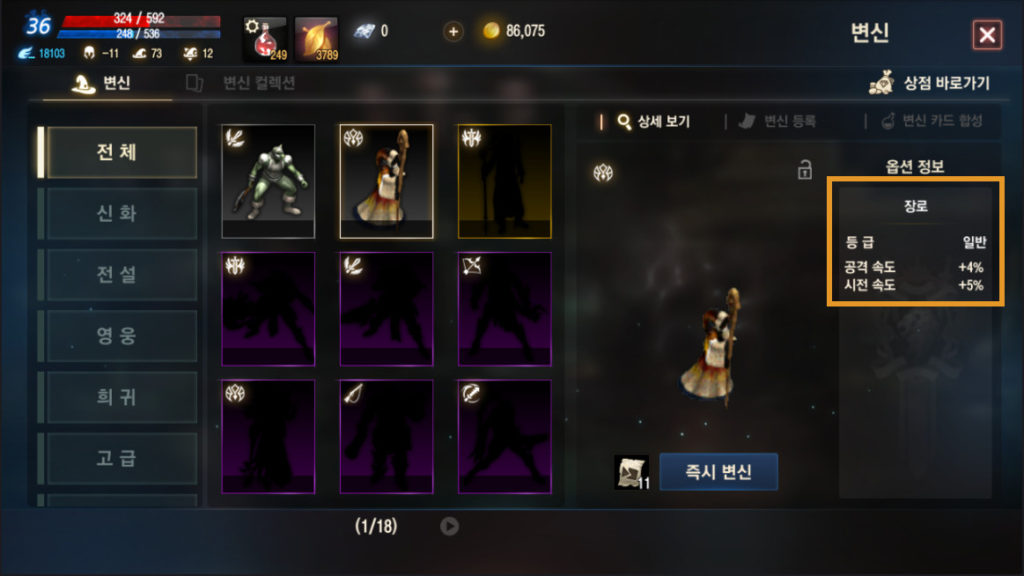1024x576 pixels.
Task: Go to the next card page
Action: [450, 526]
